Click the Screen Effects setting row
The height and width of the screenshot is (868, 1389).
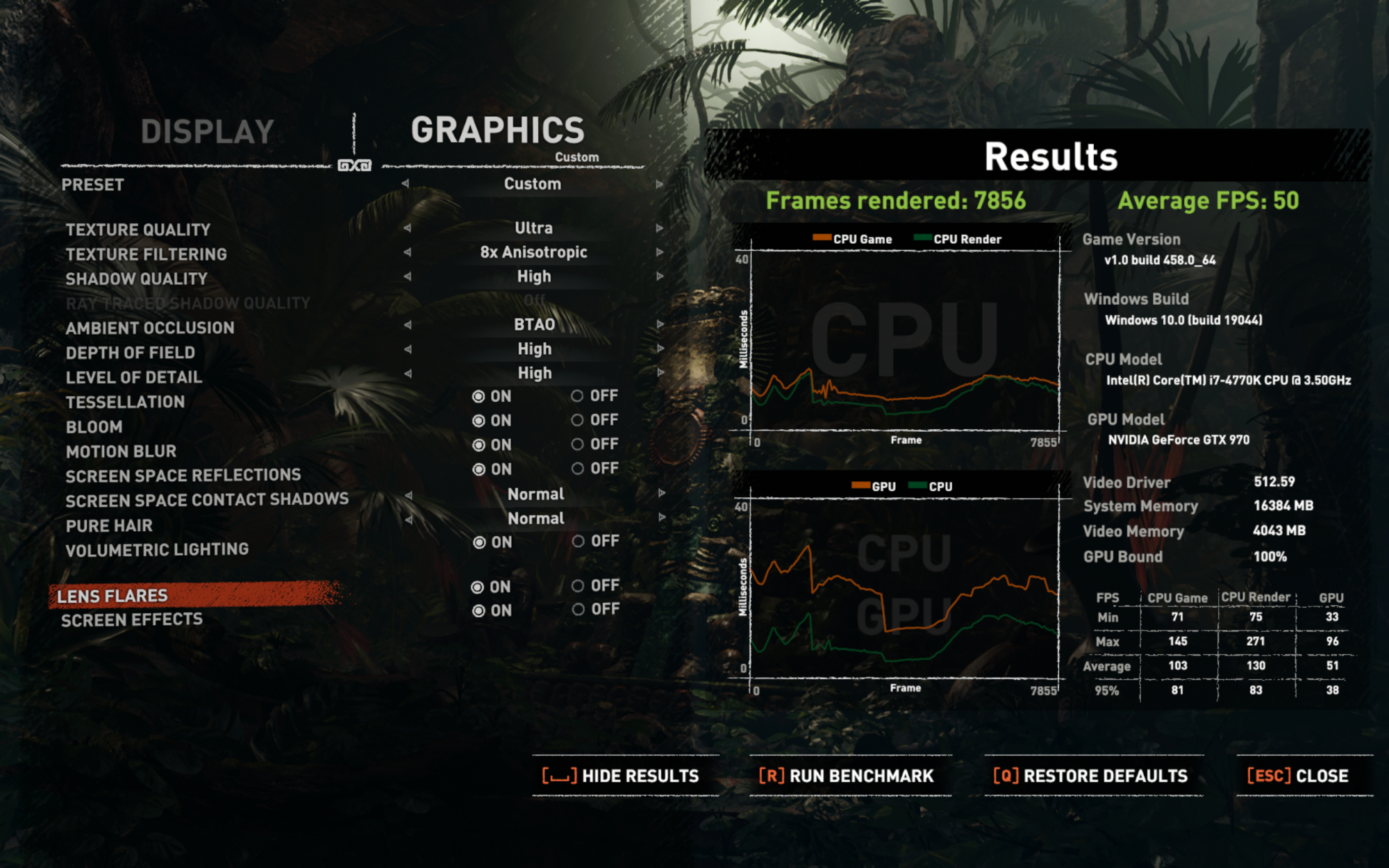click(x=132, y=620)
